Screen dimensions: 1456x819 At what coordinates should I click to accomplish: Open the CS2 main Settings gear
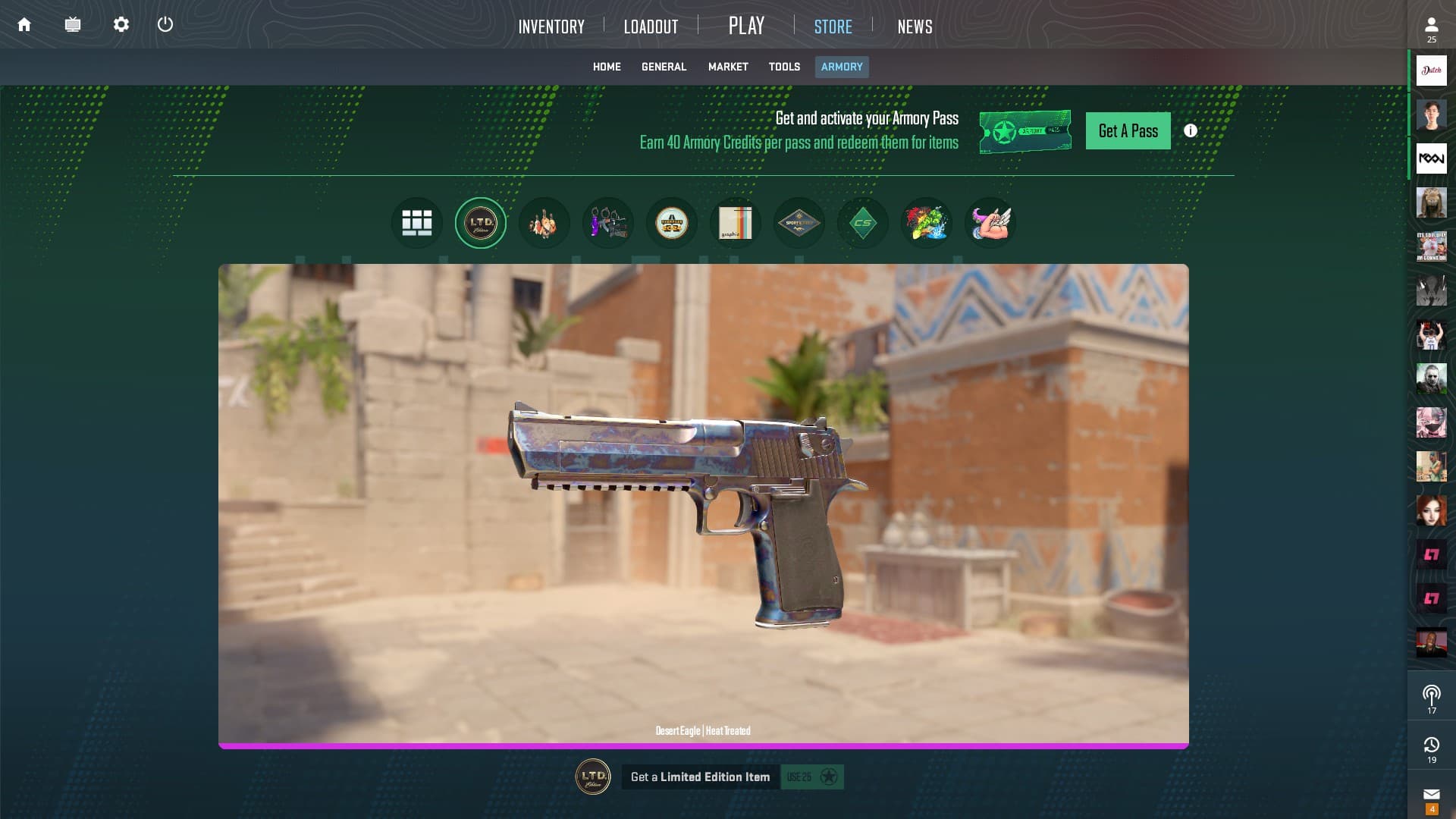click(x=120, y=24)
